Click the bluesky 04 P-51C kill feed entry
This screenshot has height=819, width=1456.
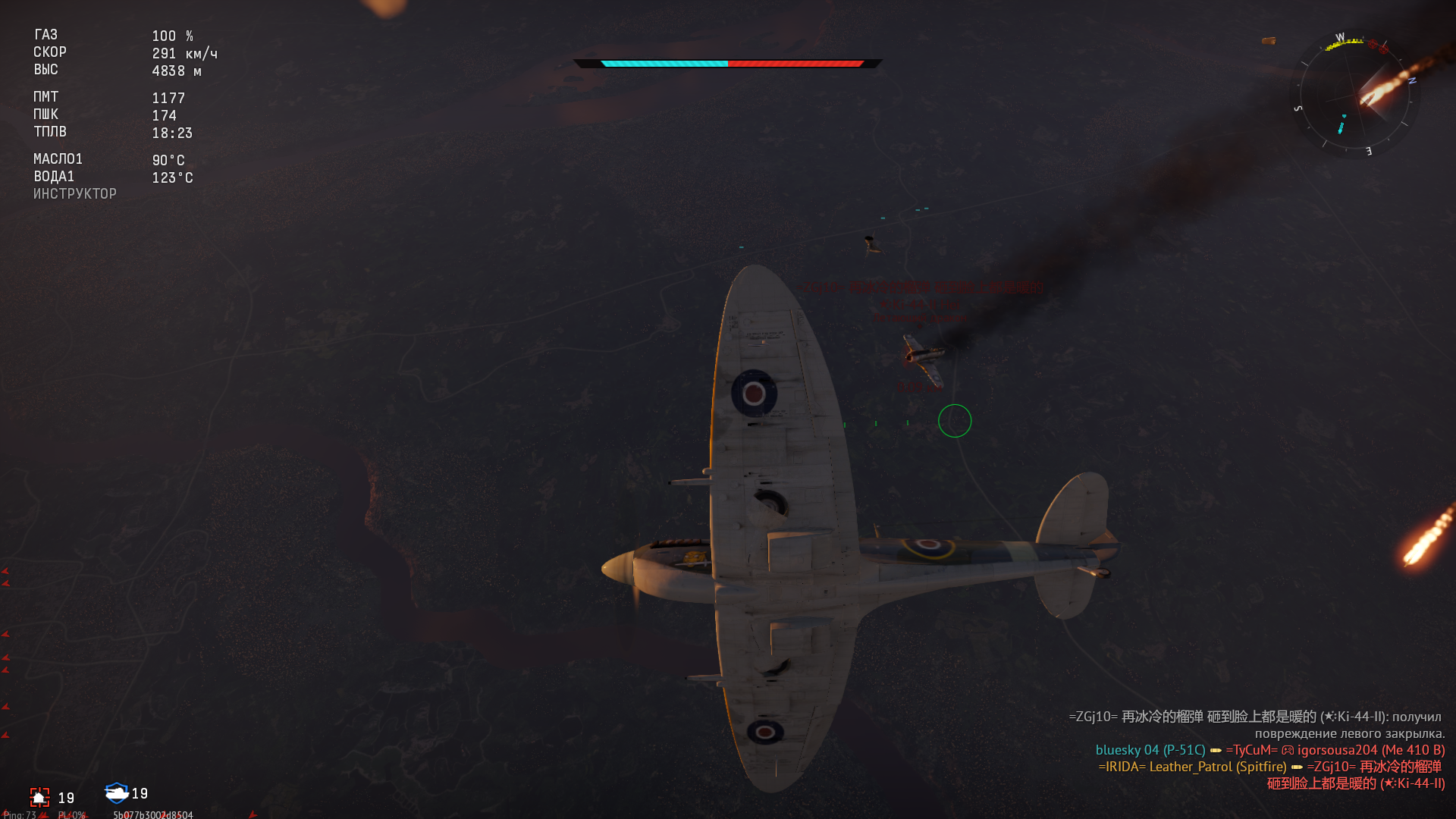click(x=1150, y=750)
